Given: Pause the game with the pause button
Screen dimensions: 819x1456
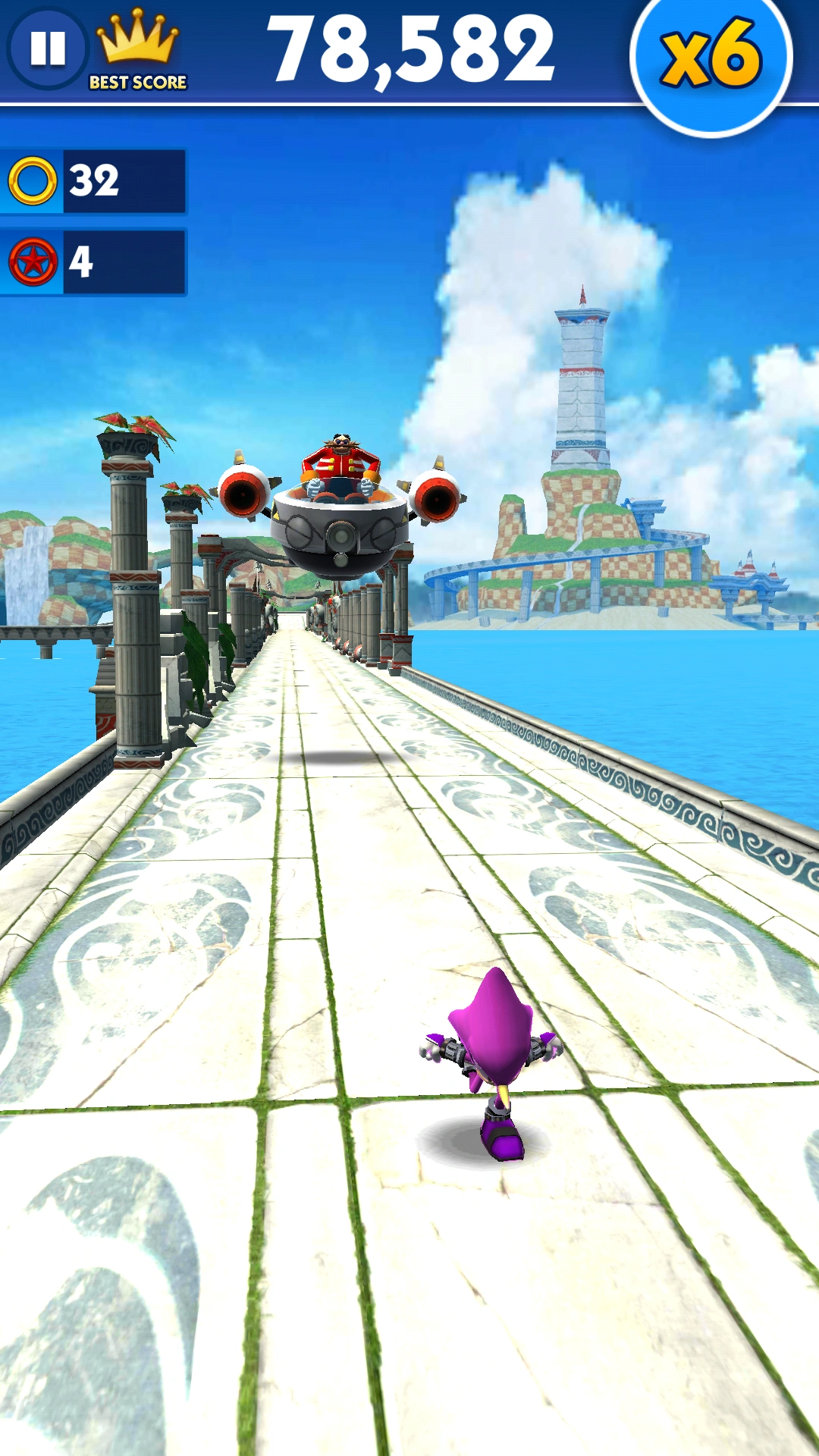Looking at the screenshot, I should pos(48,49).
